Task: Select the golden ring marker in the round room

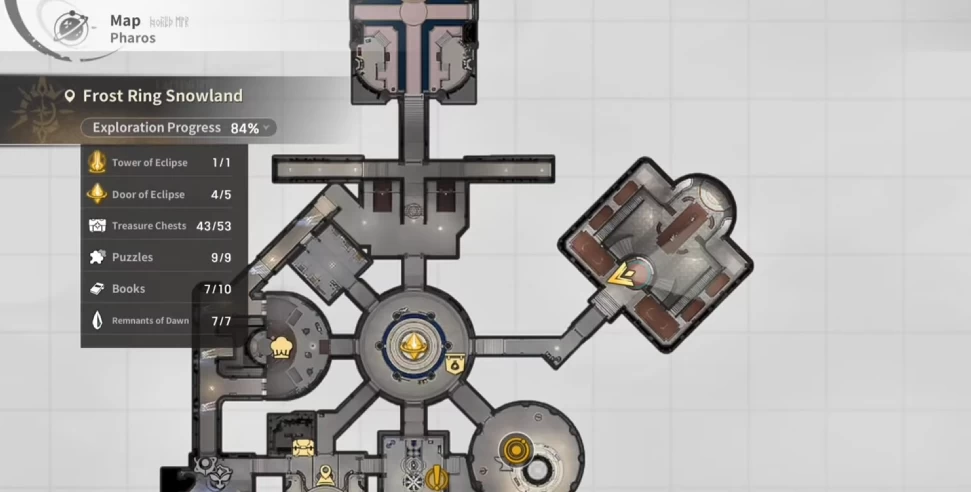Action: [x=515, y=449]
